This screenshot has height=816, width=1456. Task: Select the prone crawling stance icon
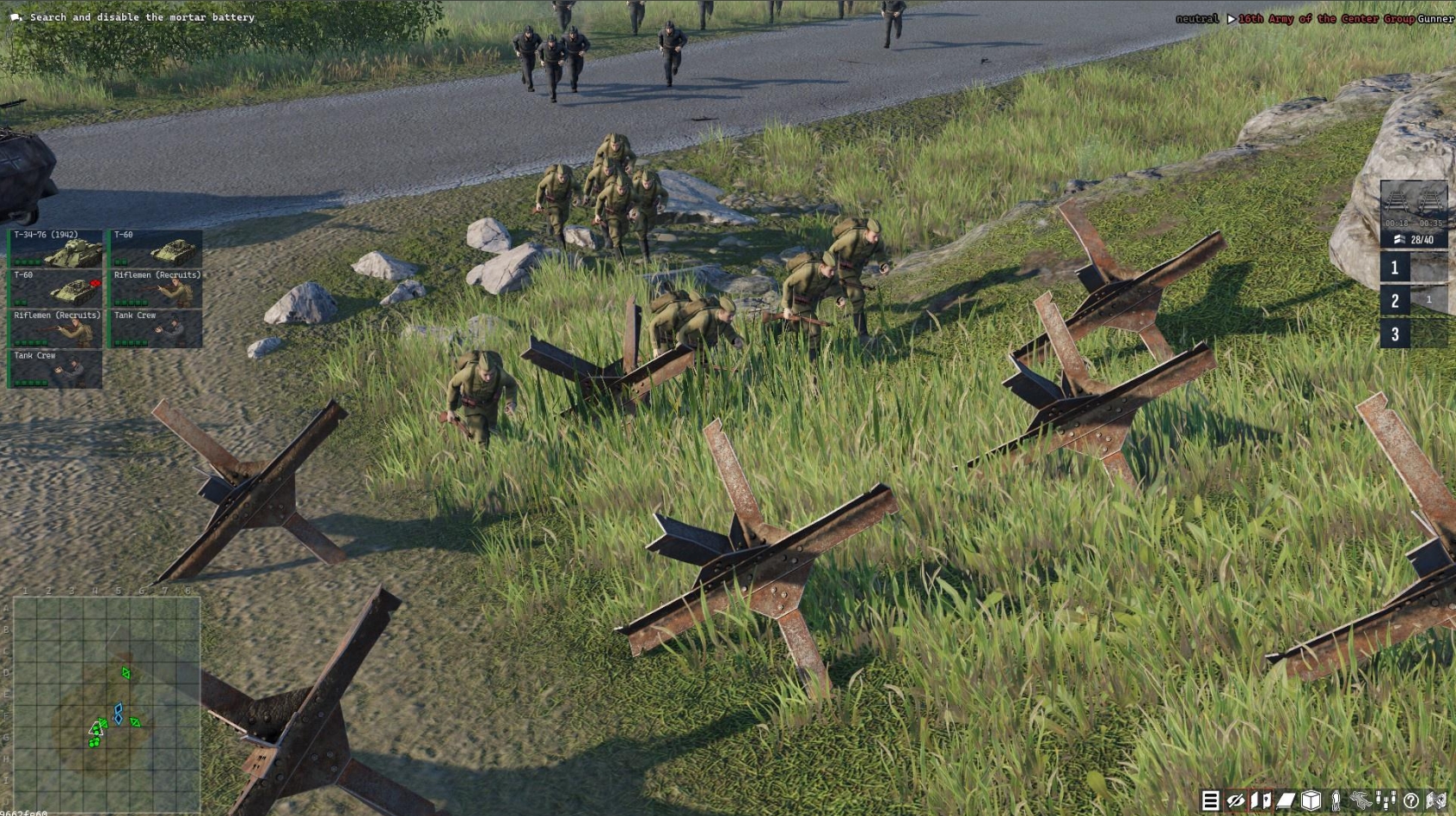click(1361, 801)
